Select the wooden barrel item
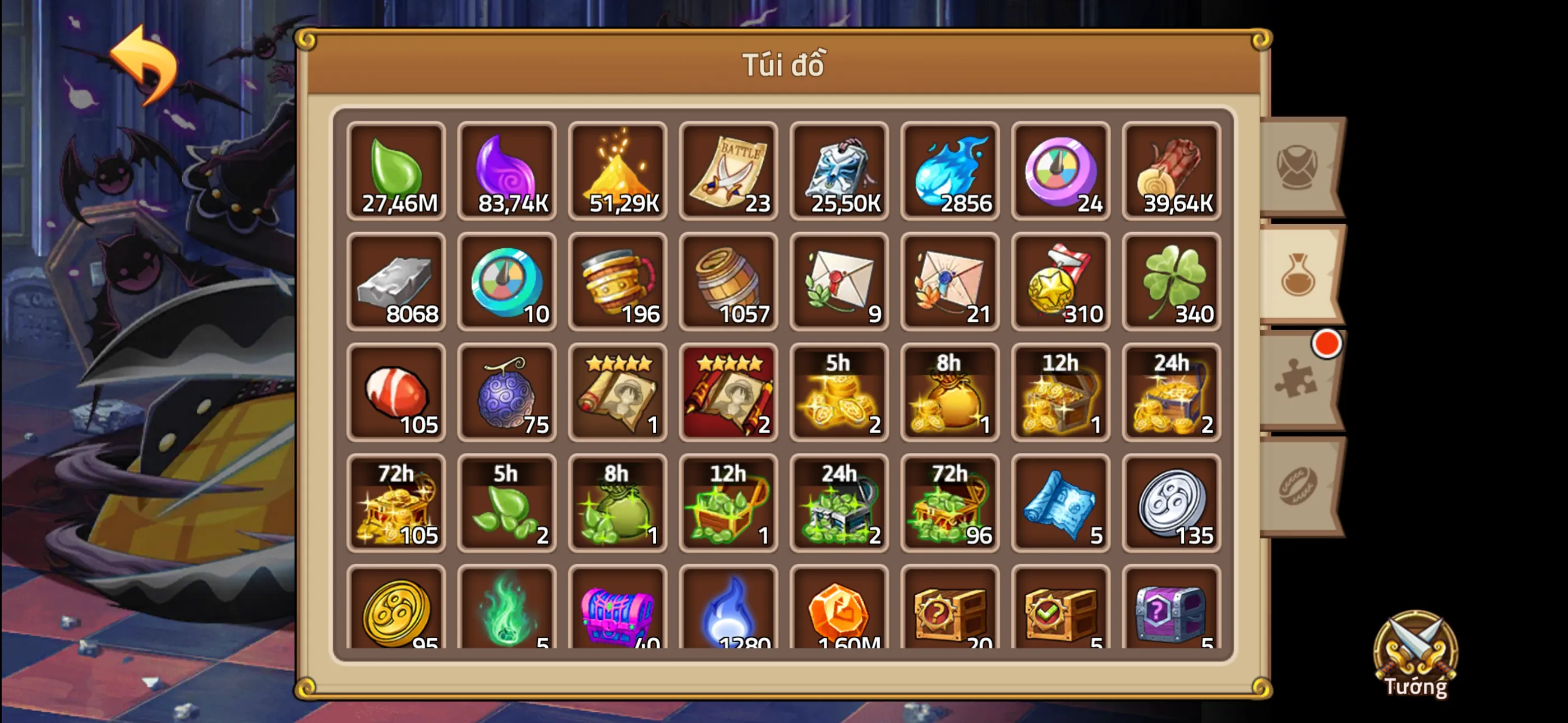1568x723 pixels. tap(728, 283)
